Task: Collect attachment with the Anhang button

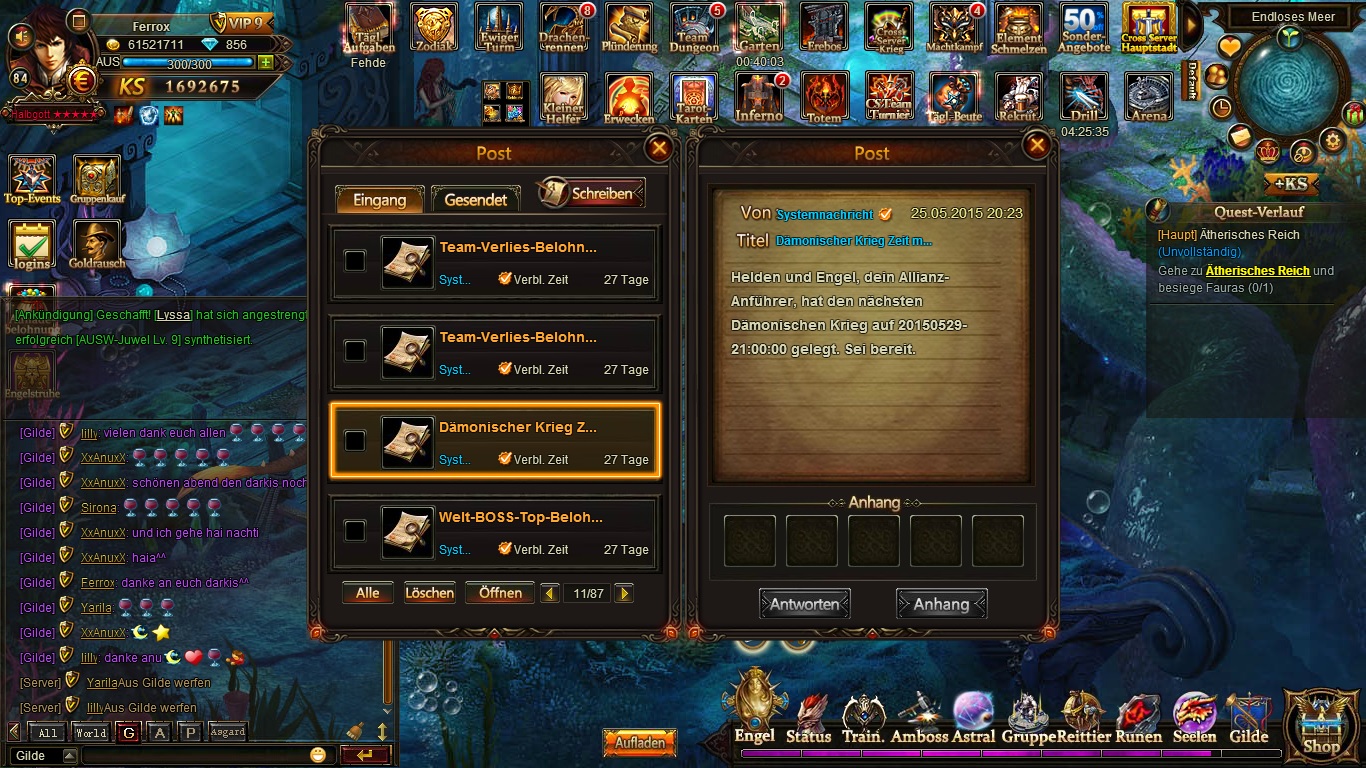Action: [941, 604]
